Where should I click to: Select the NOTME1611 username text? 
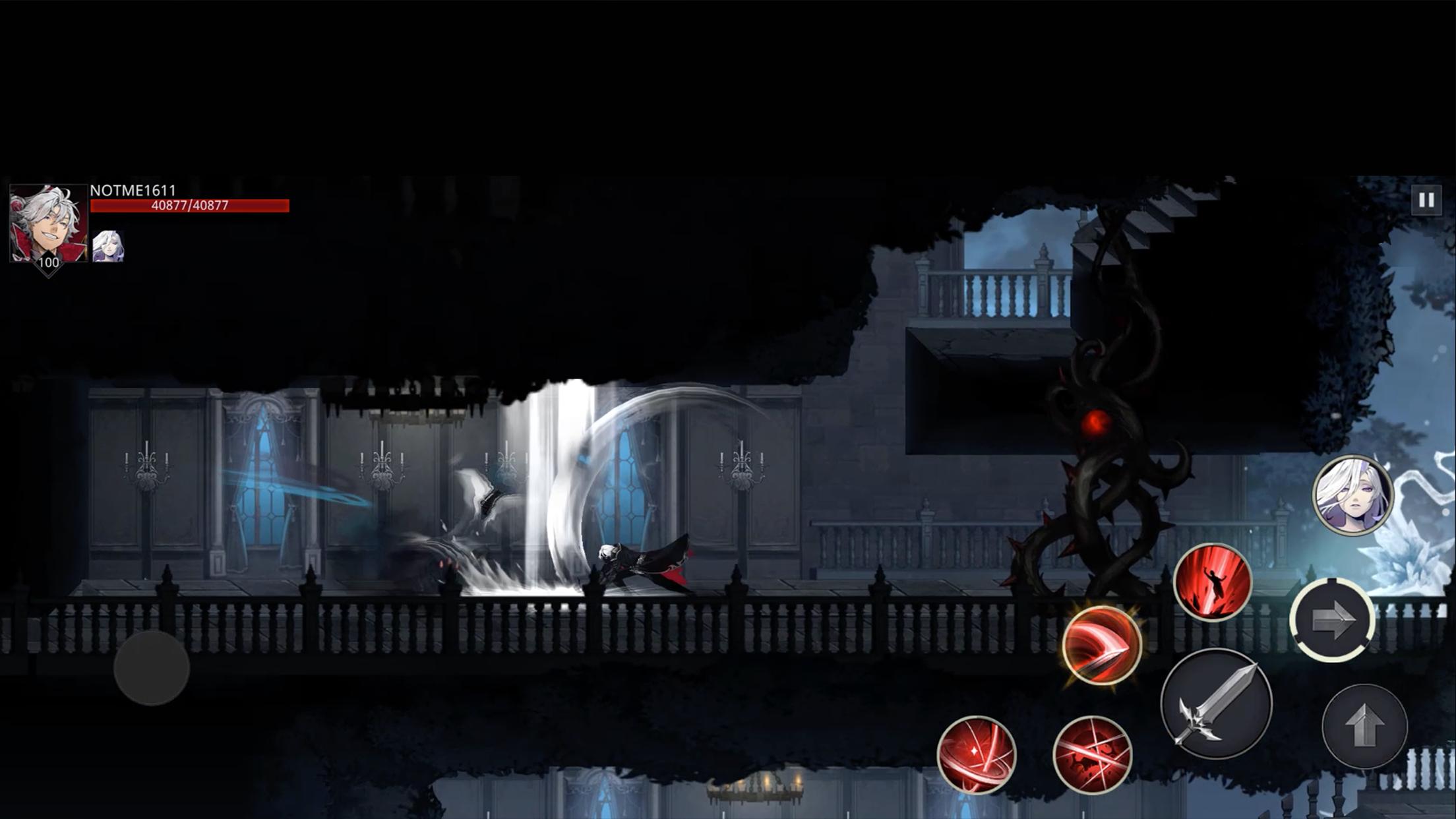(135, 189)
